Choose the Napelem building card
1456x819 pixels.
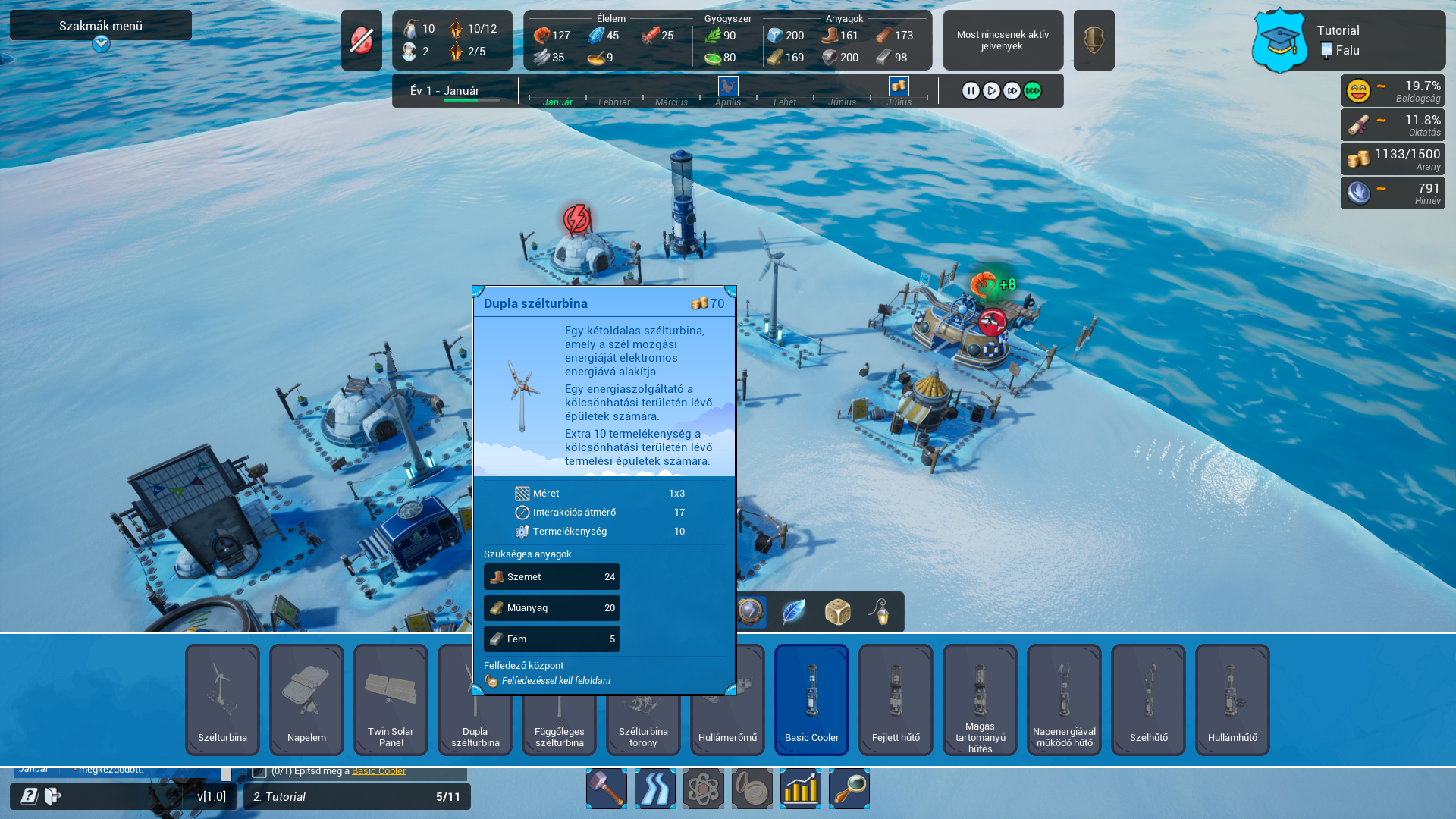[306, 699]
